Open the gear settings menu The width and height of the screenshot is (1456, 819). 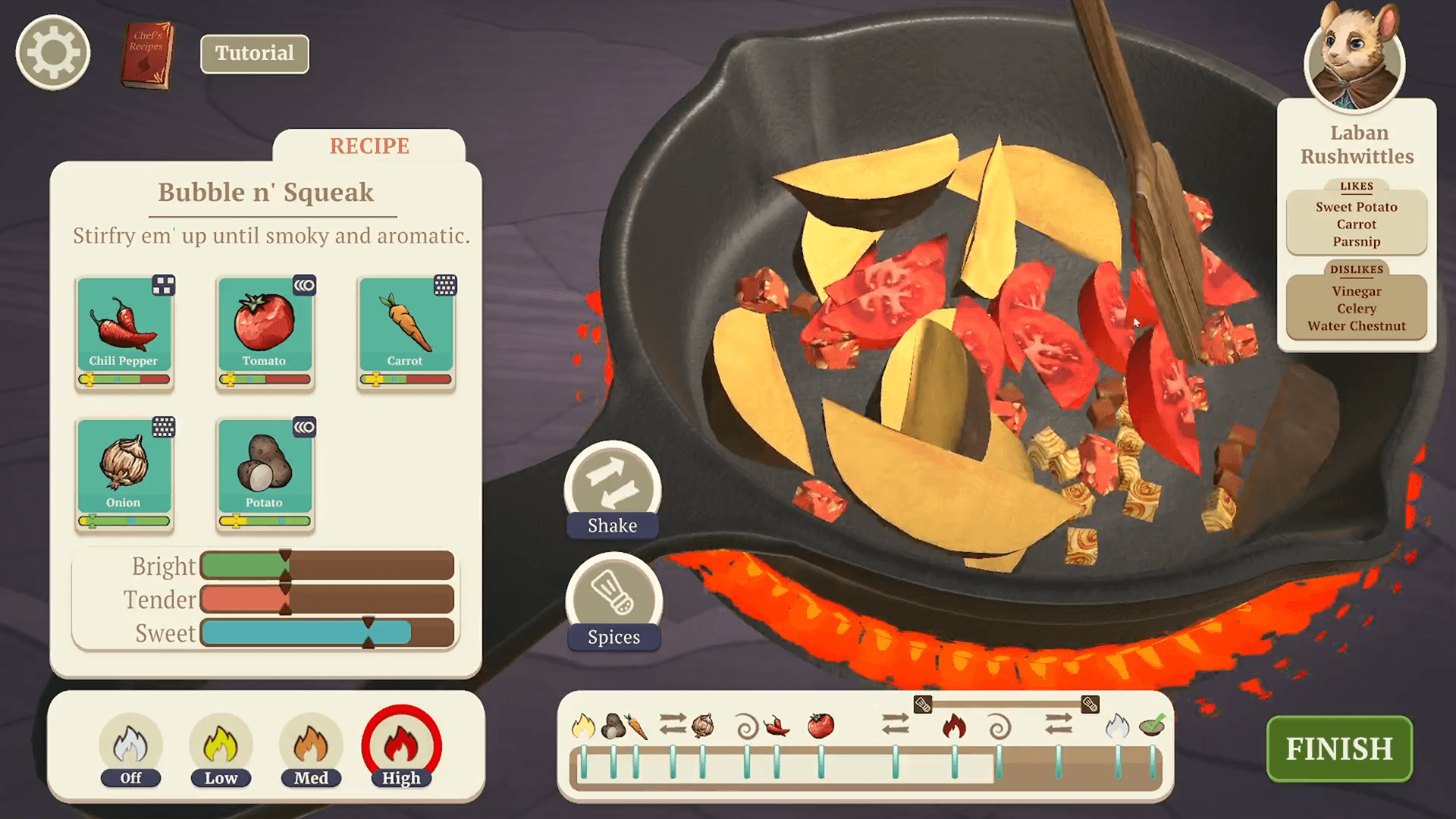click(x=53, y=53)
